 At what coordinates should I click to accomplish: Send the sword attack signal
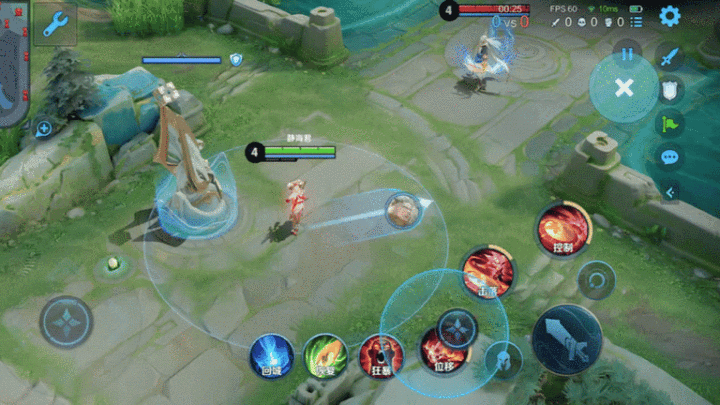pos(670,56)
